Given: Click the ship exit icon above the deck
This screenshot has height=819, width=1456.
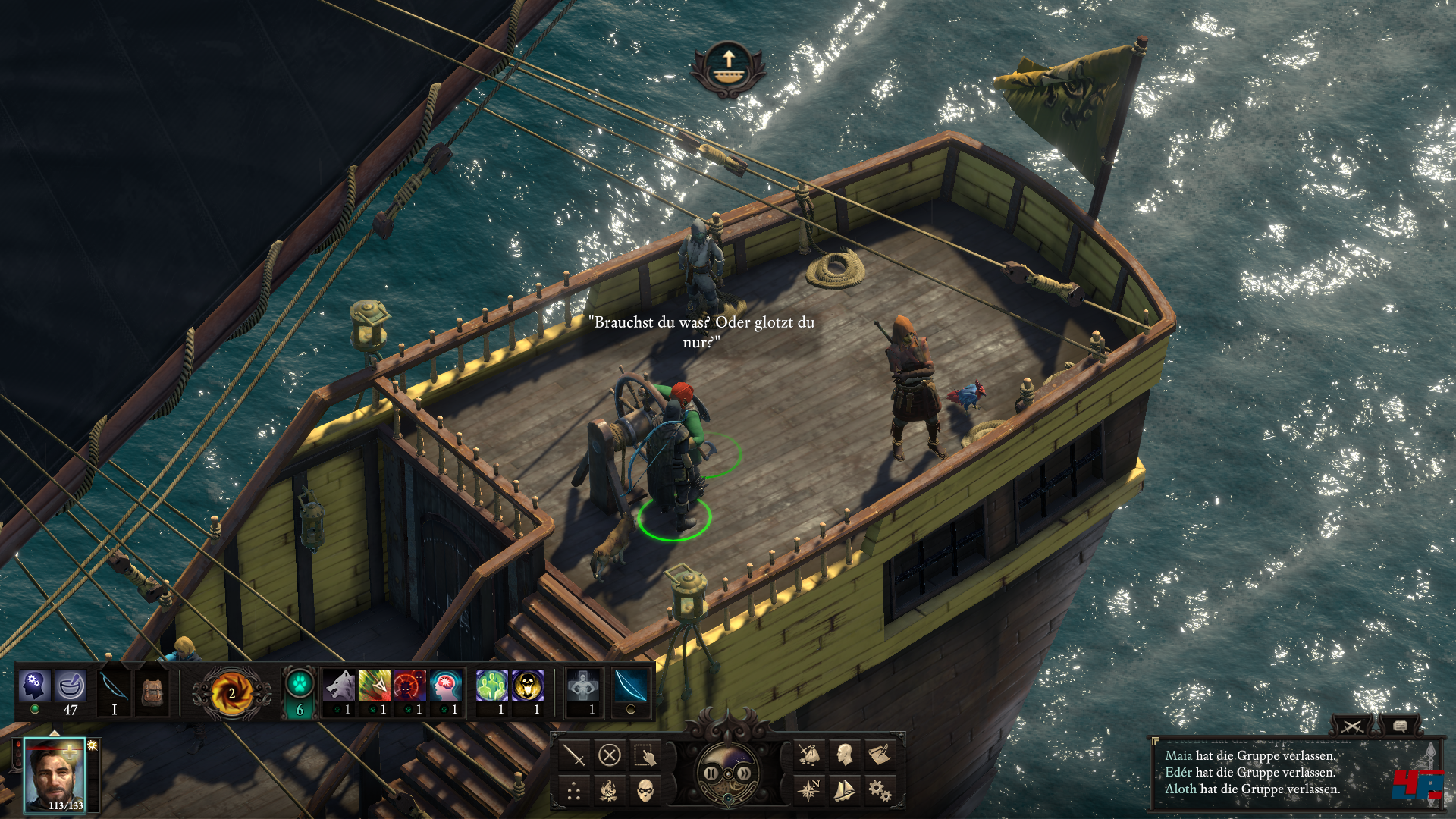Looking at the screenshot, I should click(x=728, y=67).
